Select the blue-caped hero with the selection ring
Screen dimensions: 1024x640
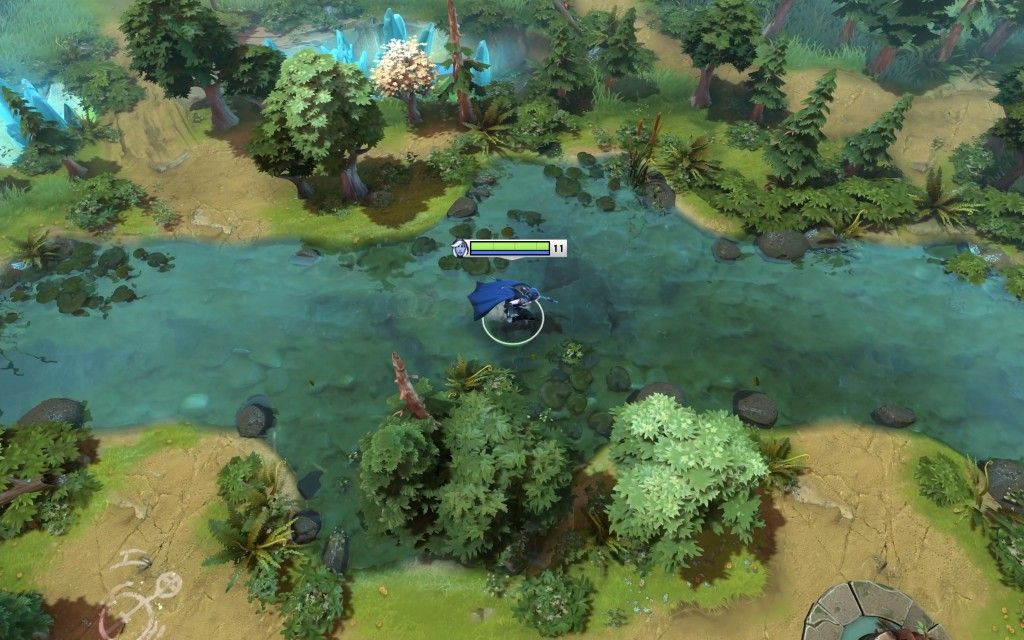tap(510, 305)
